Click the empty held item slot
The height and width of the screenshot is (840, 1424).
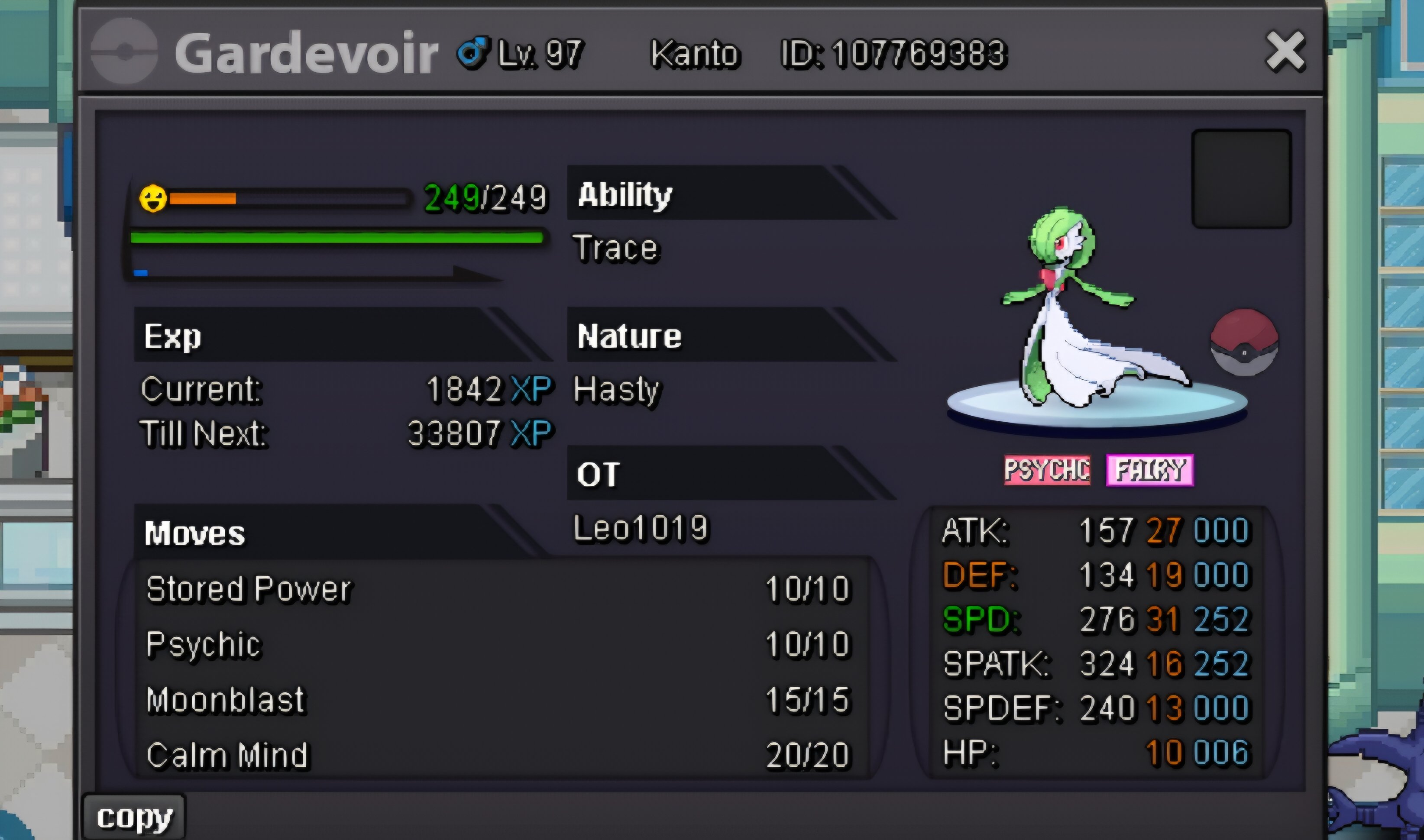pyautogui.click(x=1241, y=179)
